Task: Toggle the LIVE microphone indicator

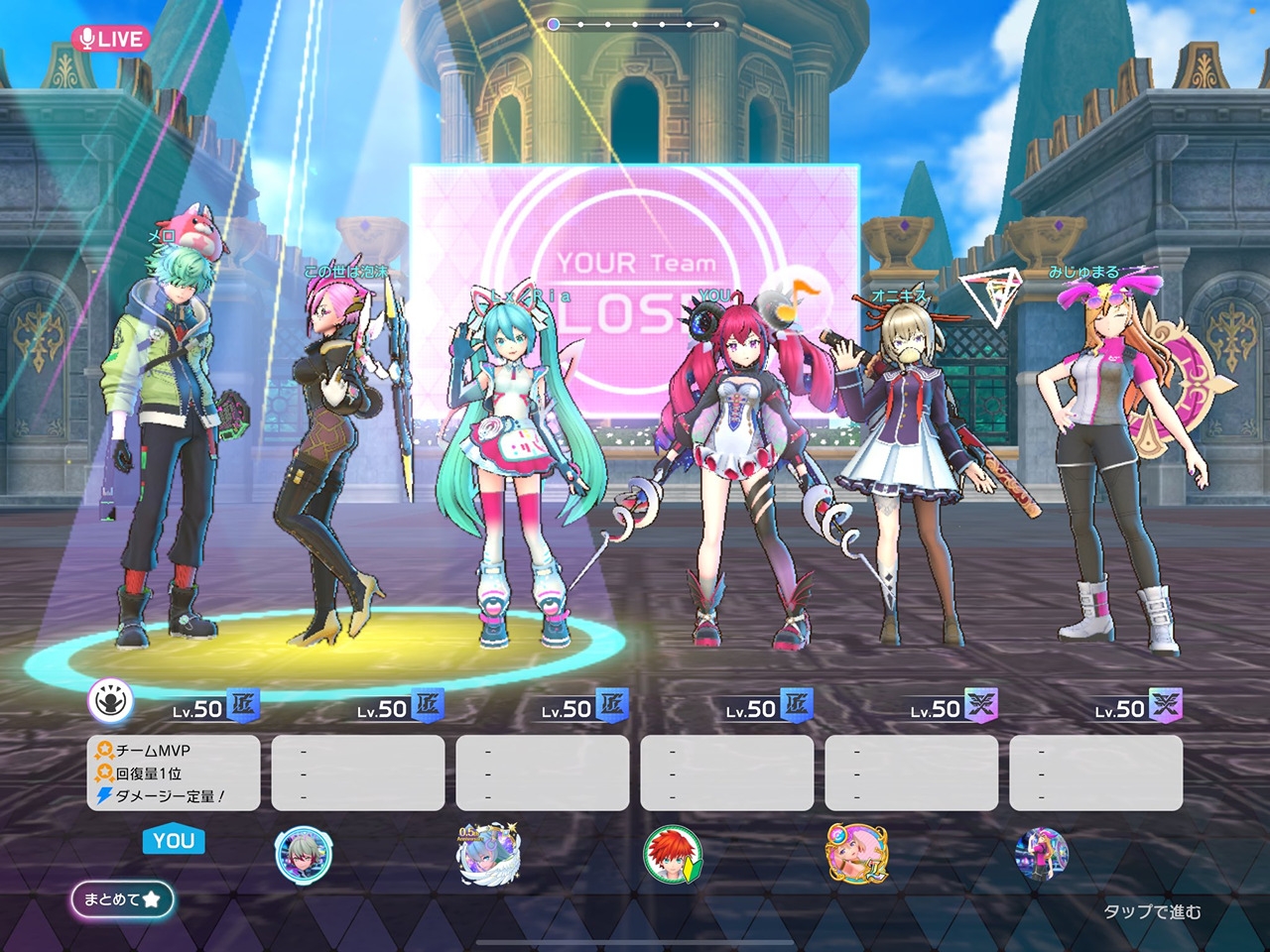Action: coord(110,39)
